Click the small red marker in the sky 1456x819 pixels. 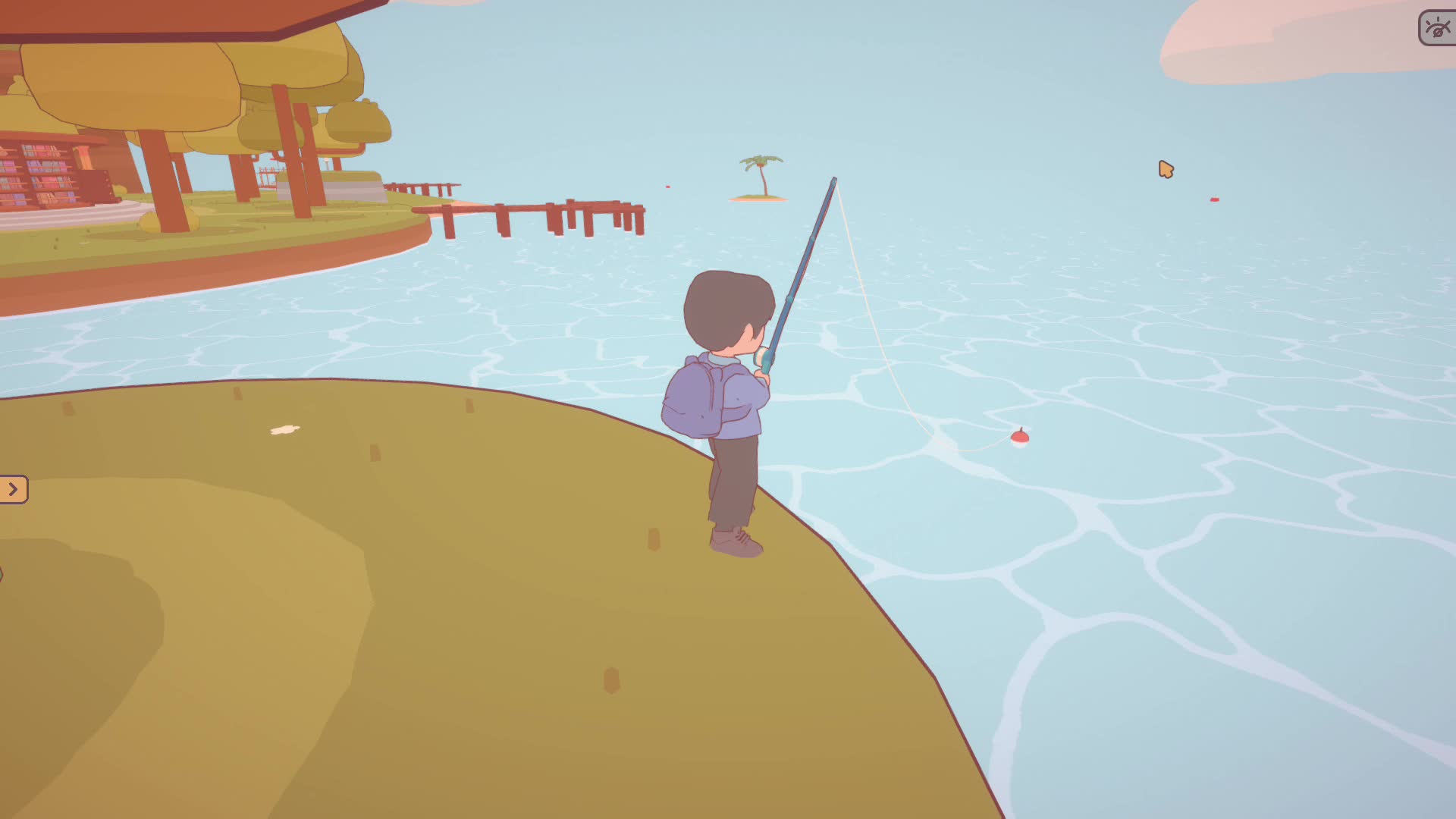[x=1213, y=199]
